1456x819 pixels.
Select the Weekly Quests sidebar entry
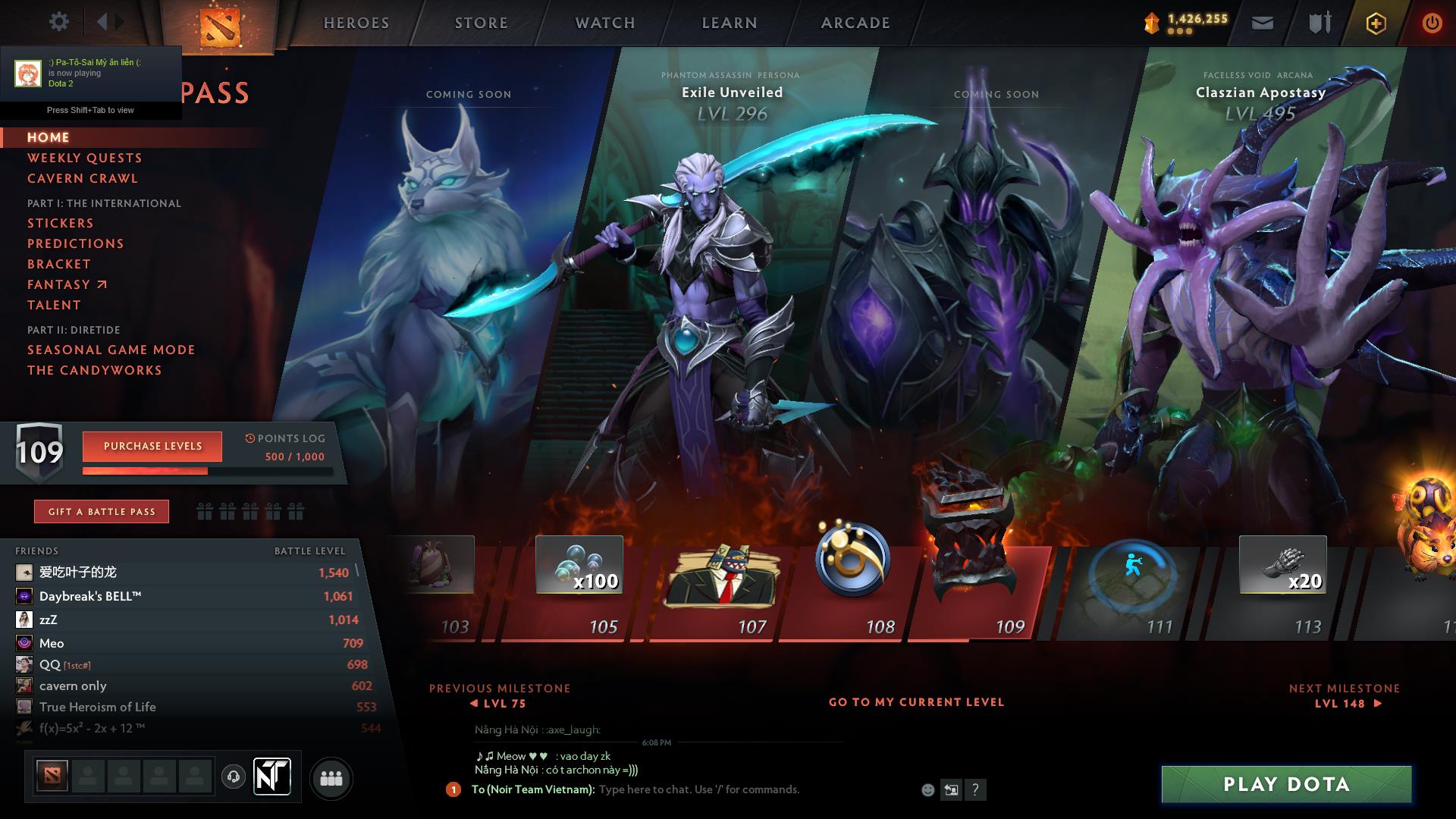click(x=84, y=158)
